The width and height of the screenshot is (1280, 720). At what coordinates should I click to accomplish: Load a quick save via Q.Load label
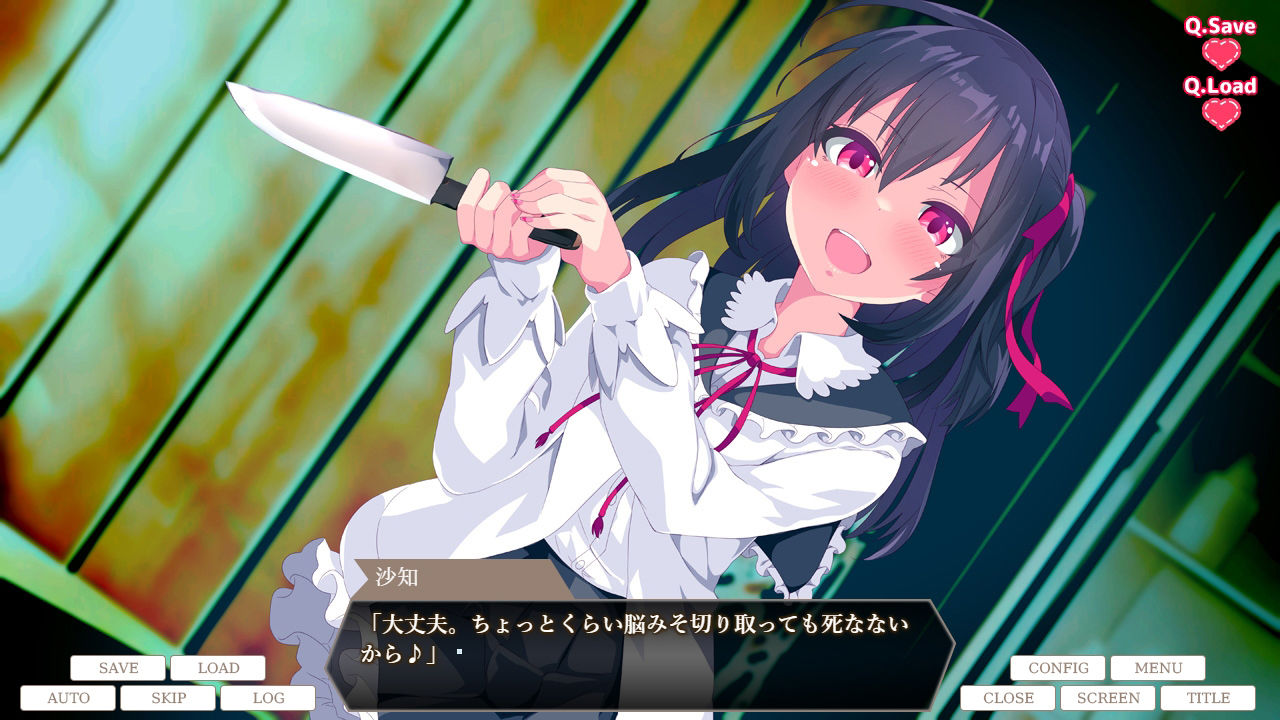[1216, 87]
